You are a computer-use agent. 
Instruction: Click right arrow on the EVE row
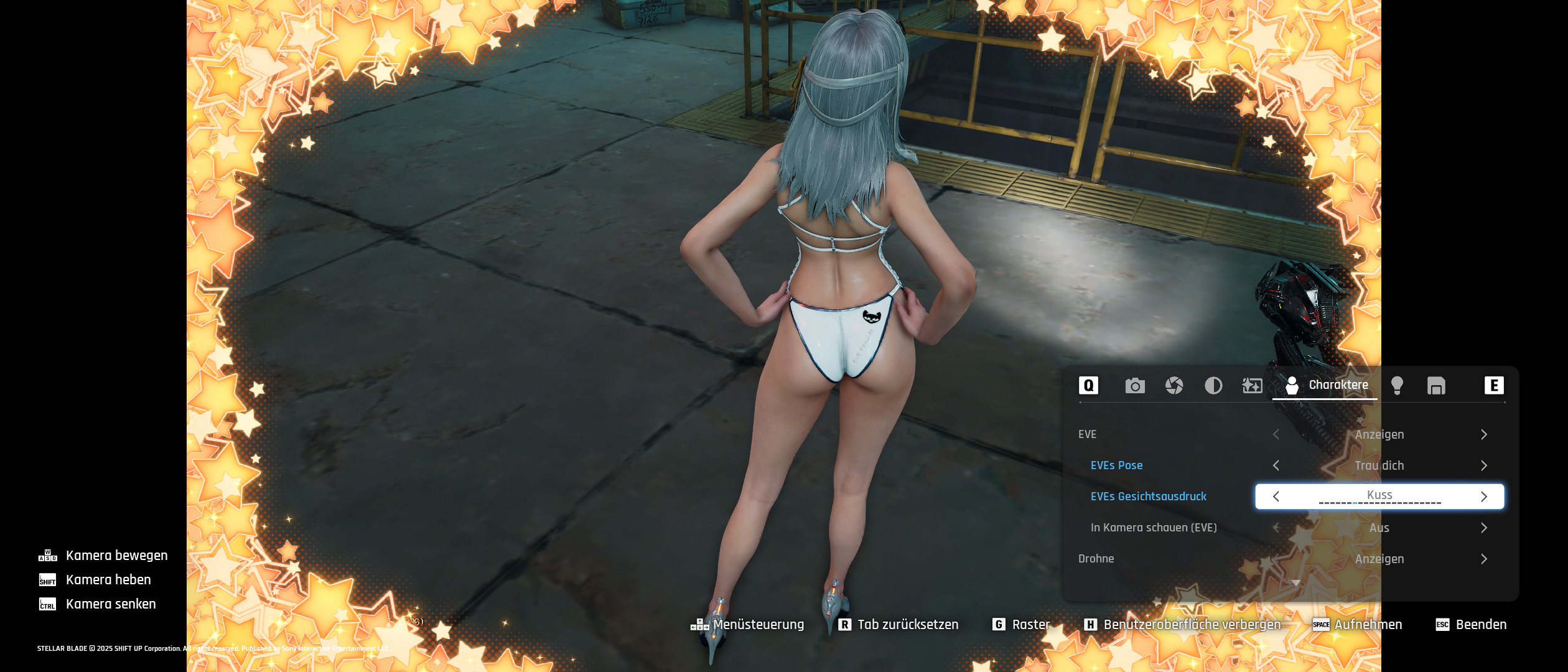point(1484,434)
